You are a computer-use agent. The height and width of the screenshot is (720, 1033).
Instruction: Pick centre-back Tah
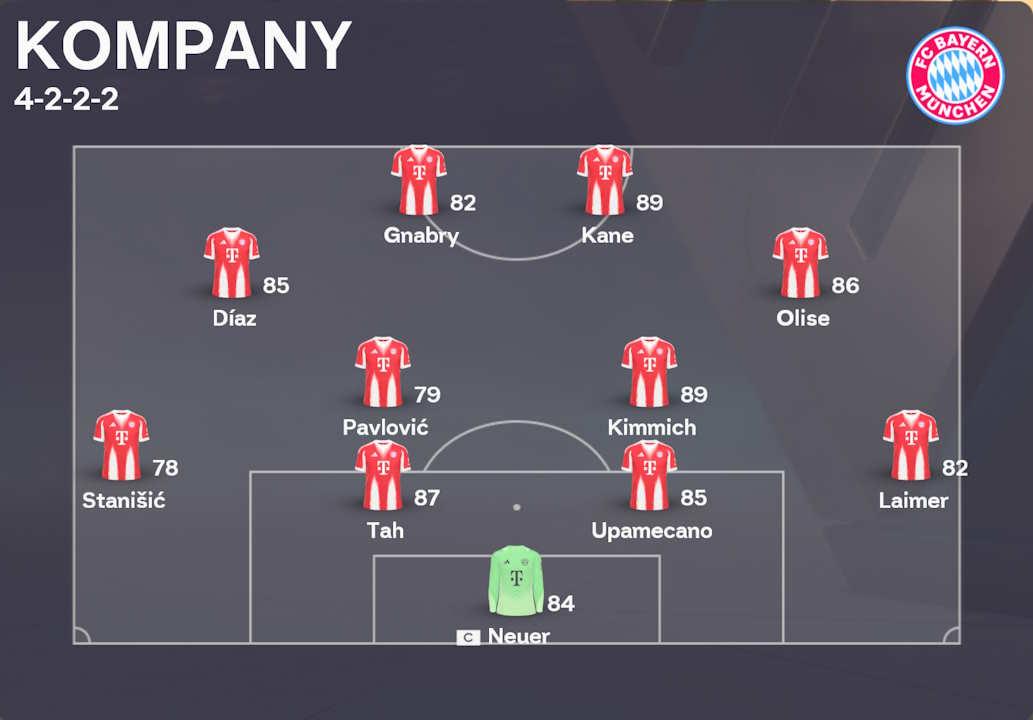point(382,475)
